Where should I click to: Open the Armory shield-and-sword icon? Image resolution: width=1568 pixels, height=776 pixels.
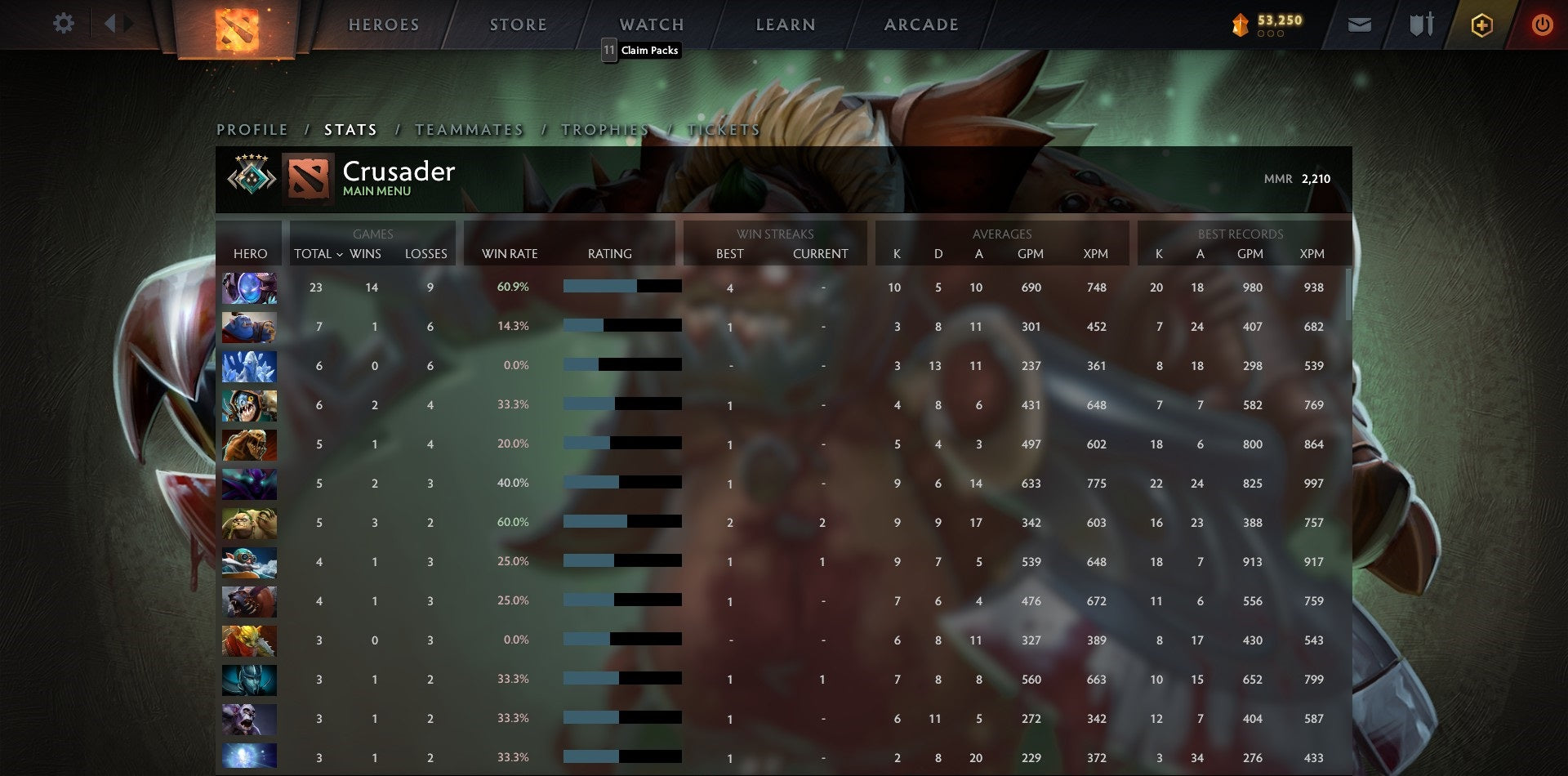tap(1421, 24)
